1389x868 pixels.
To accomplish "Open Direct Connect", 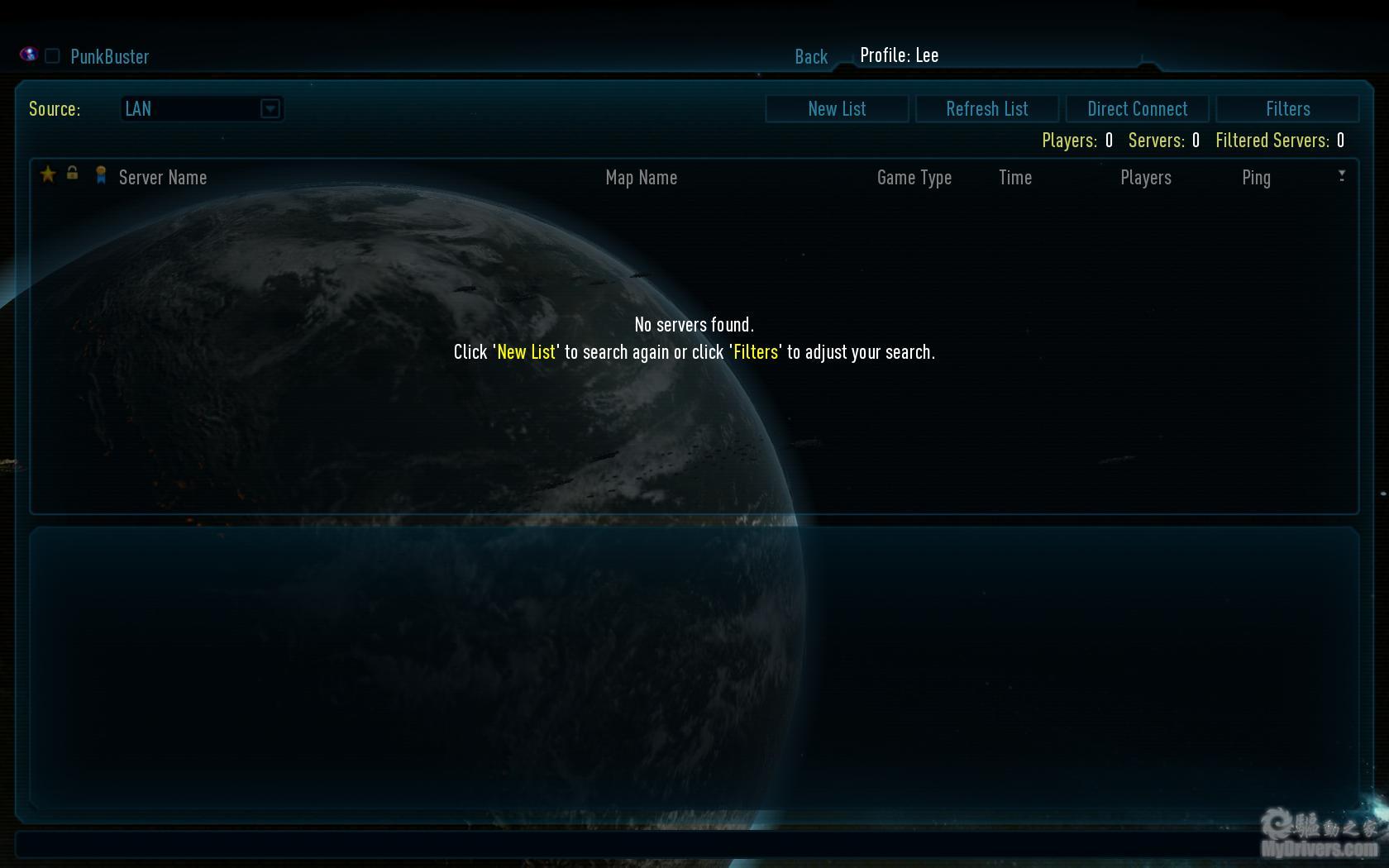I will click(1138, 109).
